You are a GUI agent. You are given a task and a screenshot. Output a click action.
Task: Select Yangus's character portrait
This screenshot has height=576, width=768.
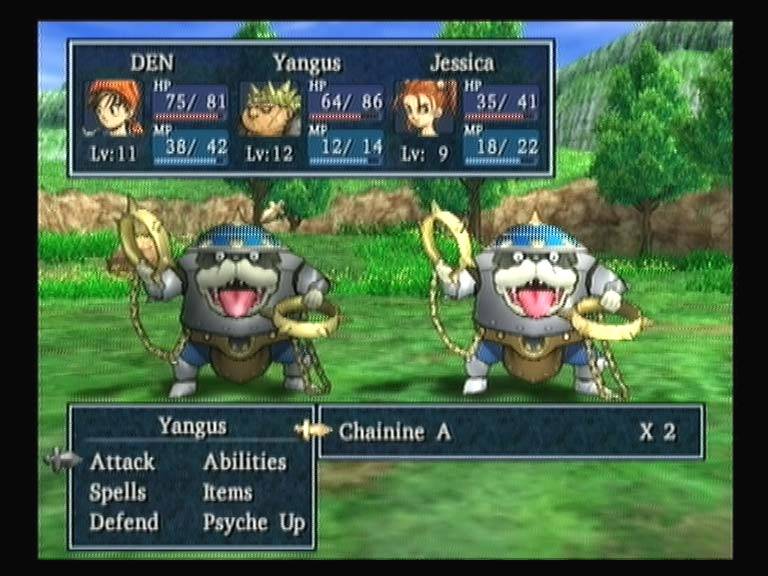coord(270,108)
